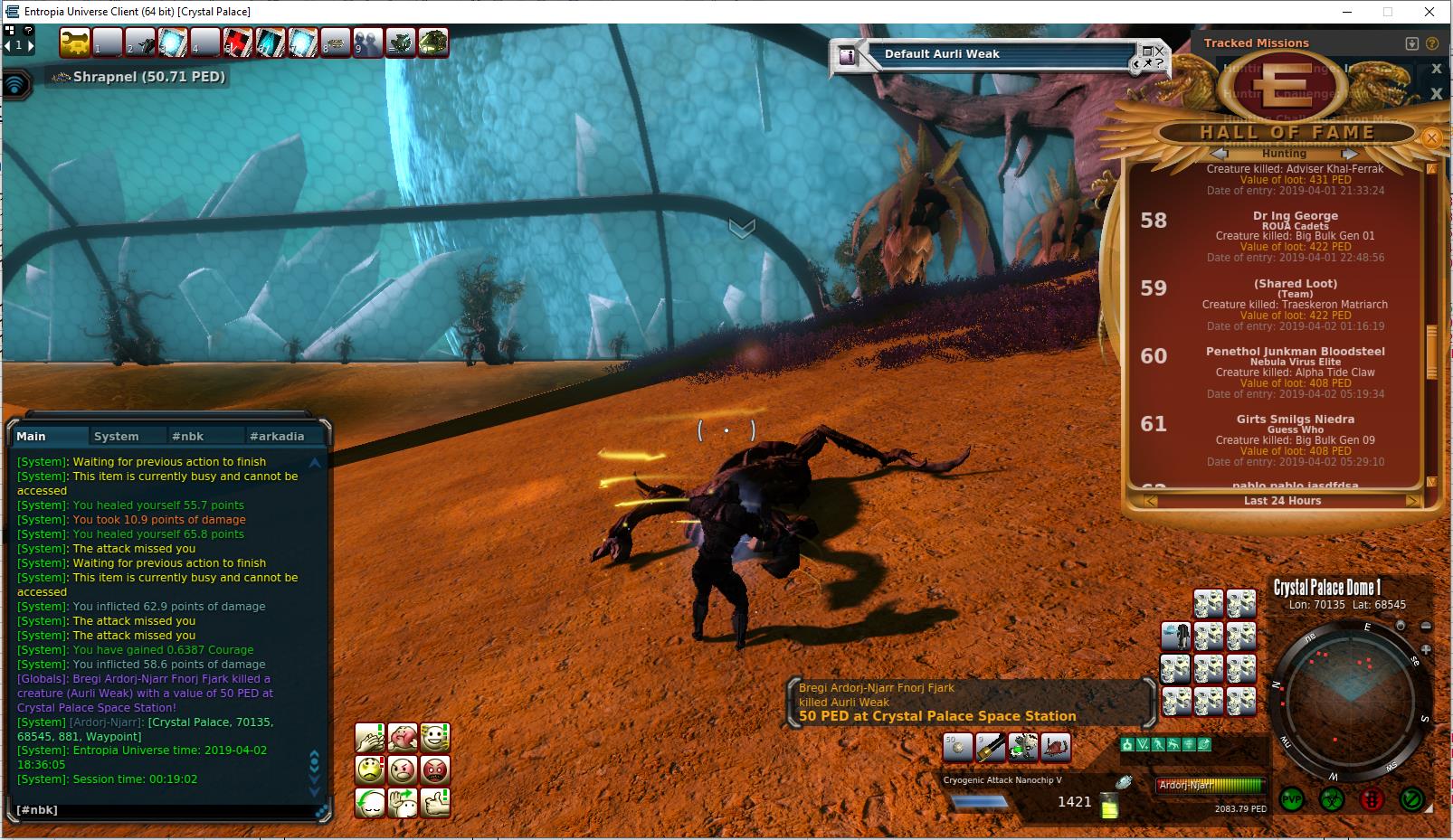Use the clapping hands emote
Screen dimensions: 1453x840
click(x=370, y=738)
